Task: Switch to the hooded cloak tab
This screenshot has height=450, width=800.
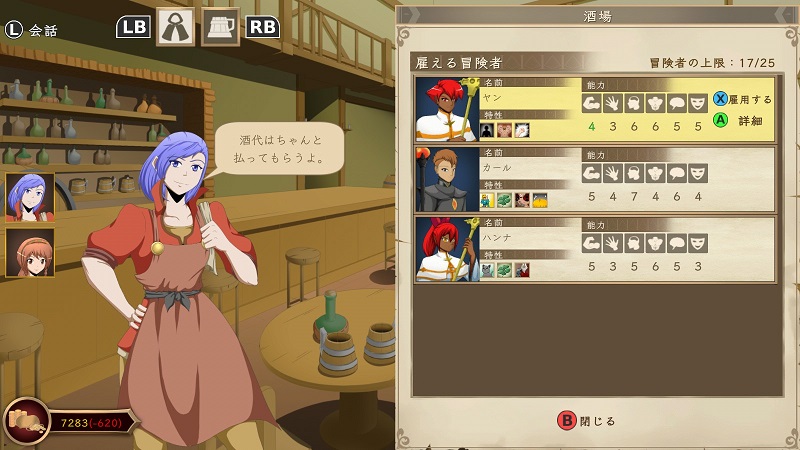Action: pyautogui.click(x=175, y=27)
